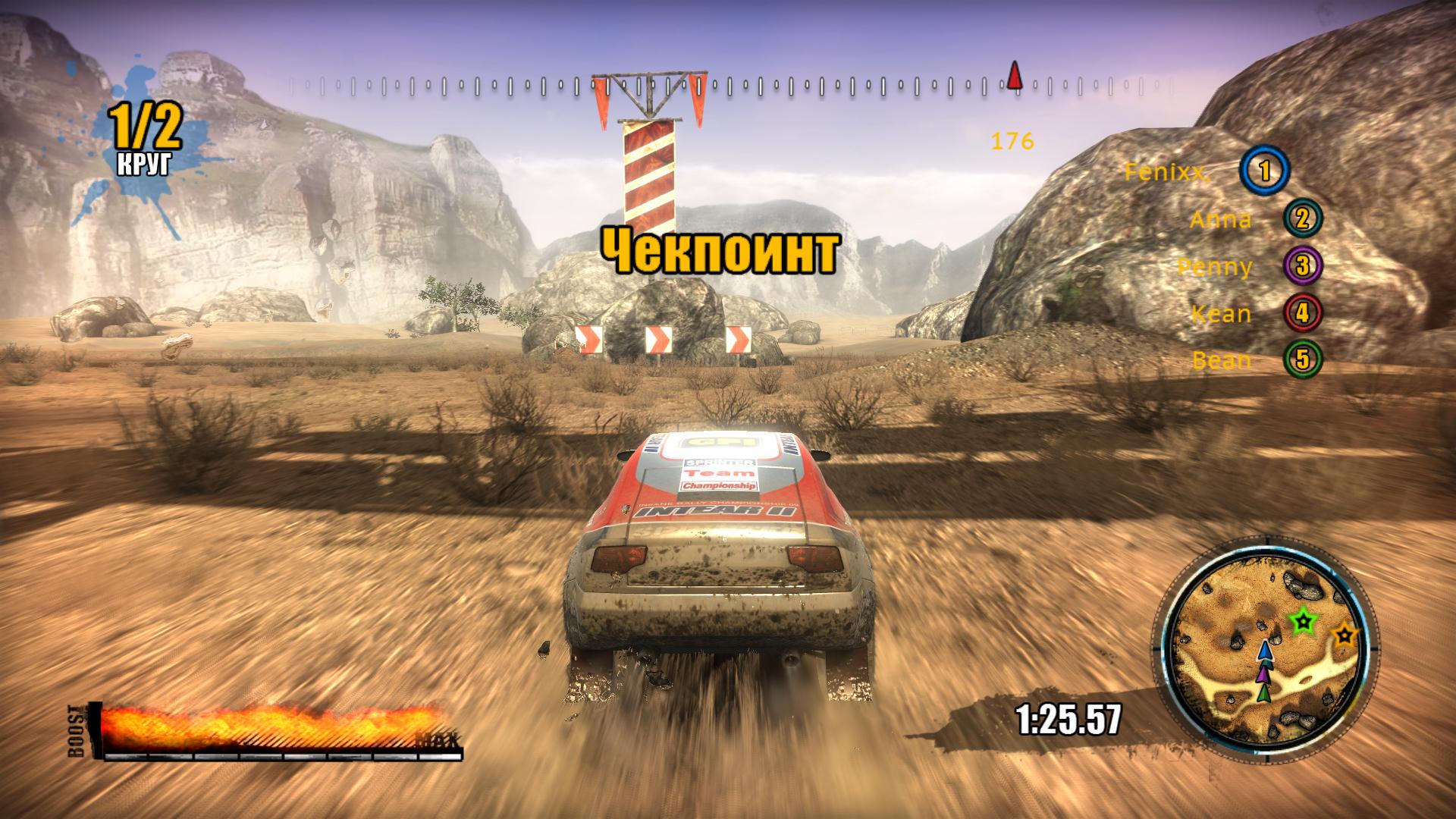Select Anna's position 2 entry
Screen dimensions: 1456x819
tap(1221, 220)
